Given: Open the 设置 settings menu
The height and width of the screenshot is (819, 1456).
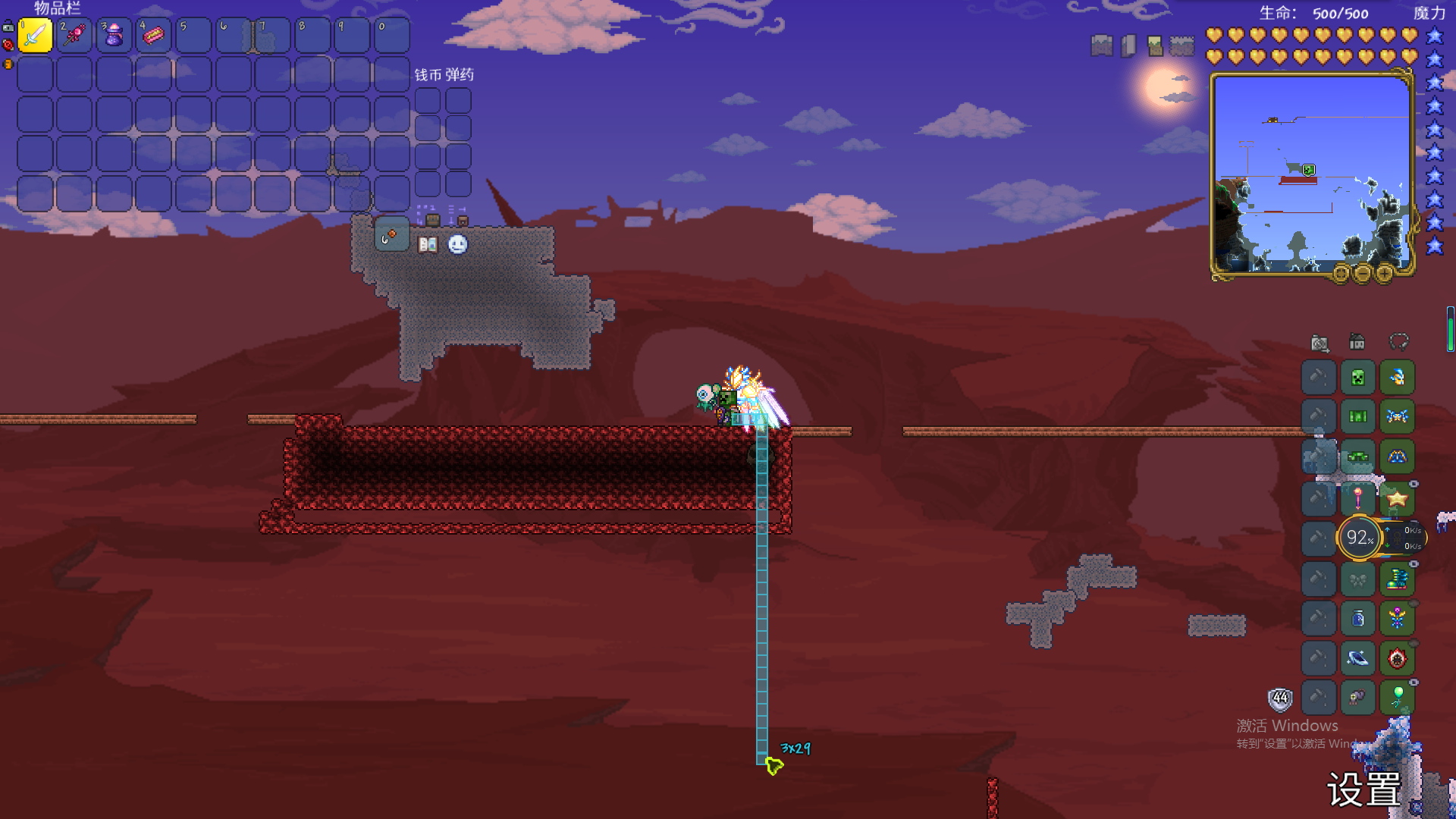Looking at the screenshot, I should click(1363, 789).
